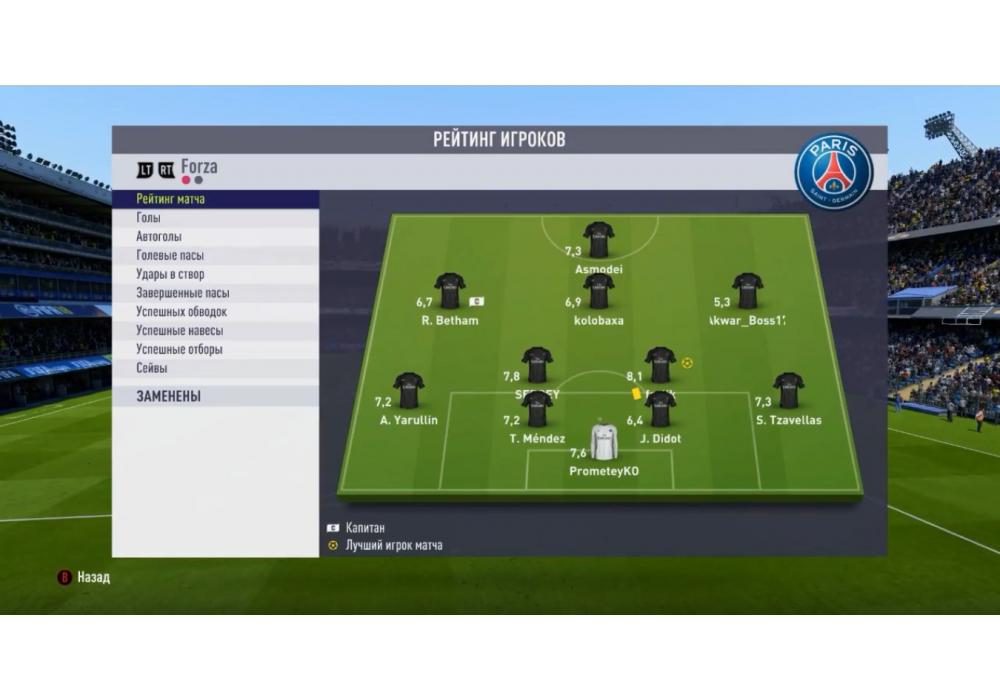Select goalkeeper PrometeyKO on the pitch
Screen dimensions: 1000x700
coord(604,442)
